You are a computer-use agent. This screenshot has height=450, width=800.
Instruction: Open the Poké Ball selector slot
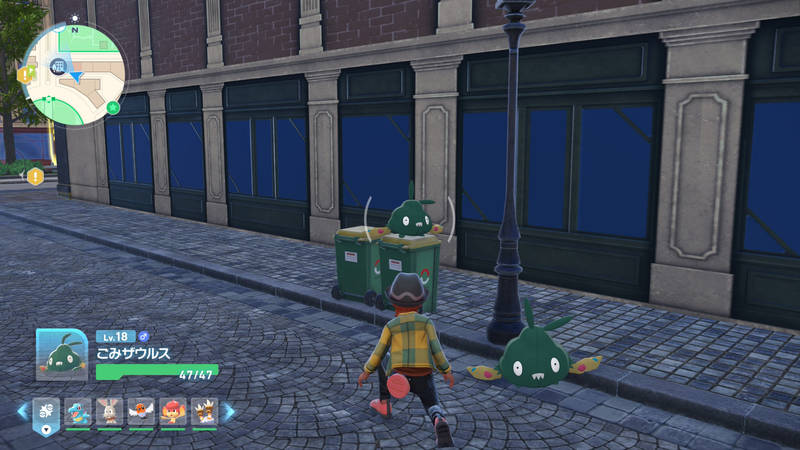tap(47, 412)
